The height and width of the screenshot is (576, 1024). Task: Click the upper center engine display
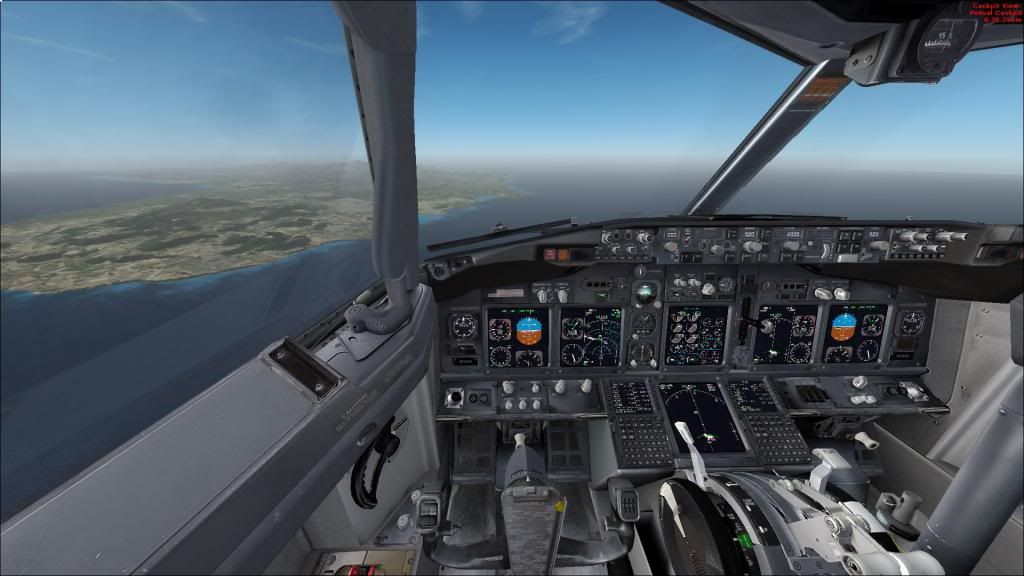[697, 334]
